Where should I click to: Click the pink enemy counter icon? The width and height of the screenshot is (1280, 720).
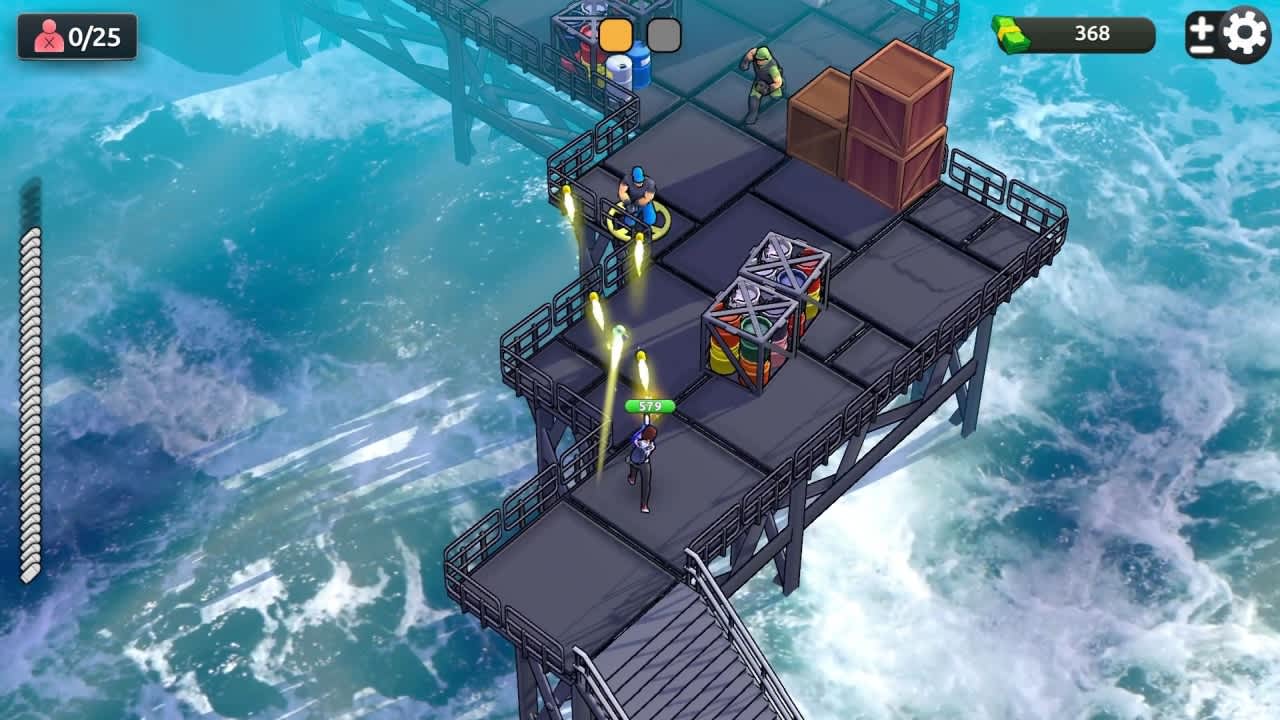click(x=47, y=34)
